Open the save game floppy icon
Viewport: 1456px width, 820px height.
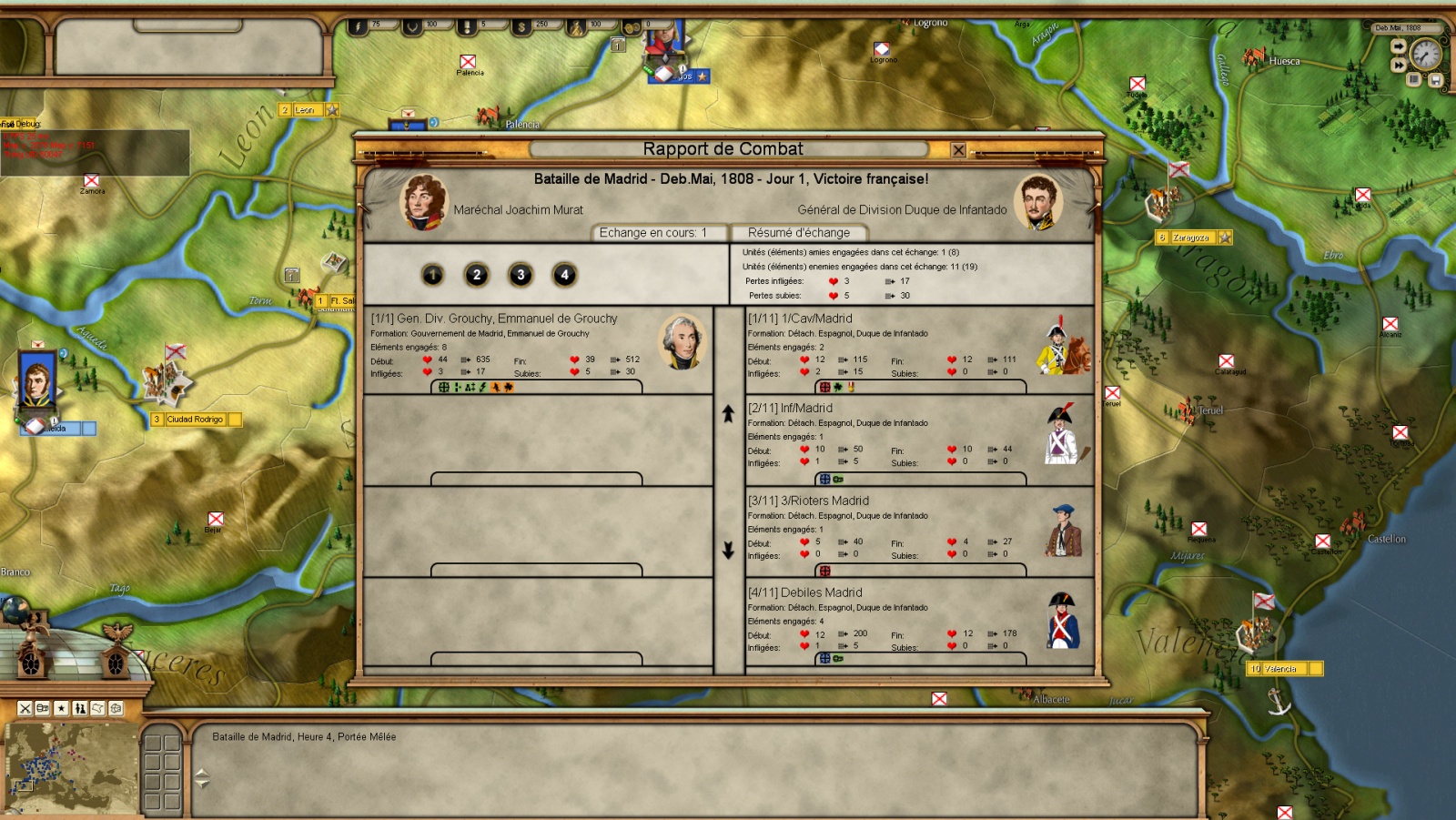click(x=1435, y=80)
